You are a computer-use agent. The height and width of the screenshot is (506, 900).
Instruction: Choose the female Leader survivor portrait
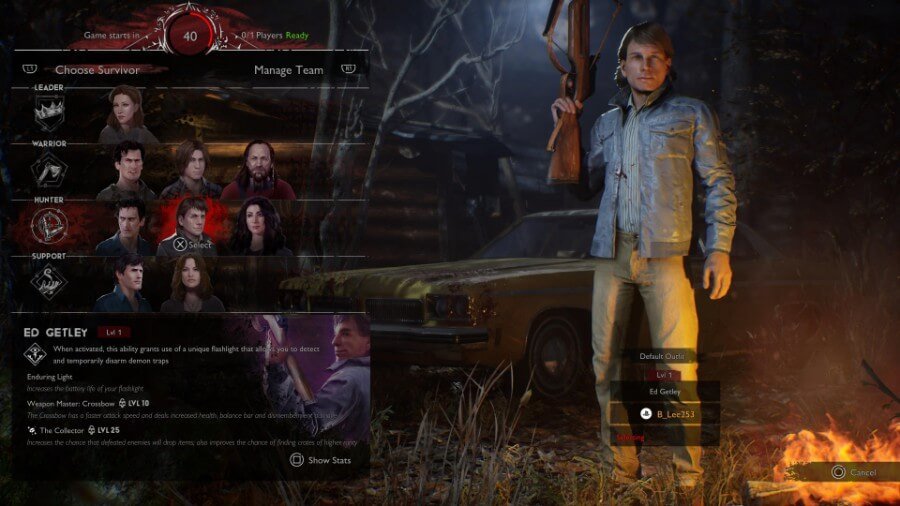click(x=127, y=114)
